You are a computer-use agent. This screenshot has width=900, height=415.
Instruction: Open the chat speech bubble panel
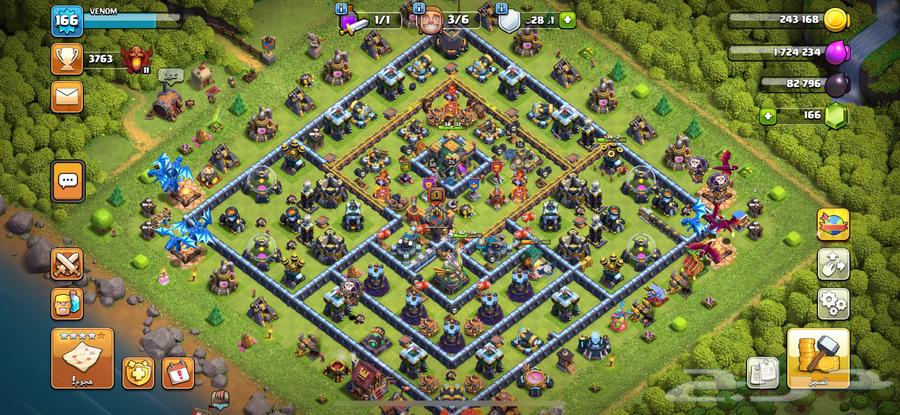click(x=68, y=182)
